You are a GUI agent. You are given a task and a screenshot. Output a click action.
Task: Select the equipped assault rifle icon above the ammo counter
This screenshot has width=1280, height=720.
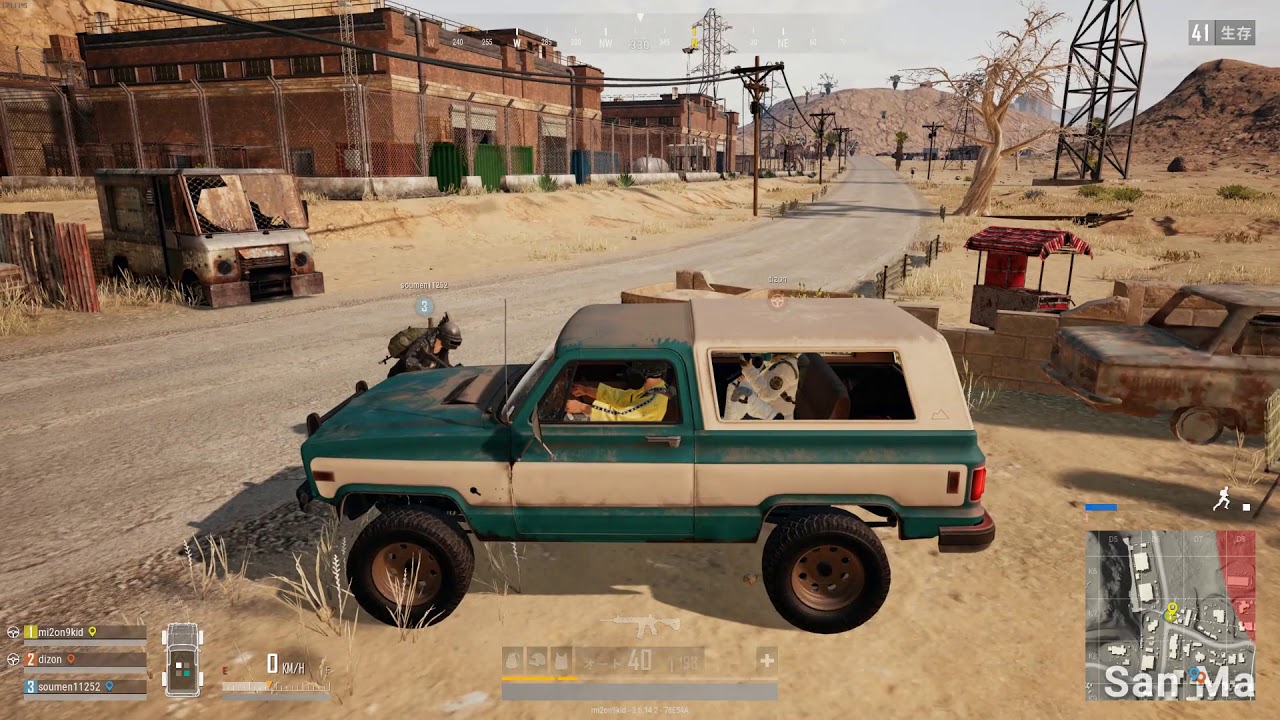[641, 623]
